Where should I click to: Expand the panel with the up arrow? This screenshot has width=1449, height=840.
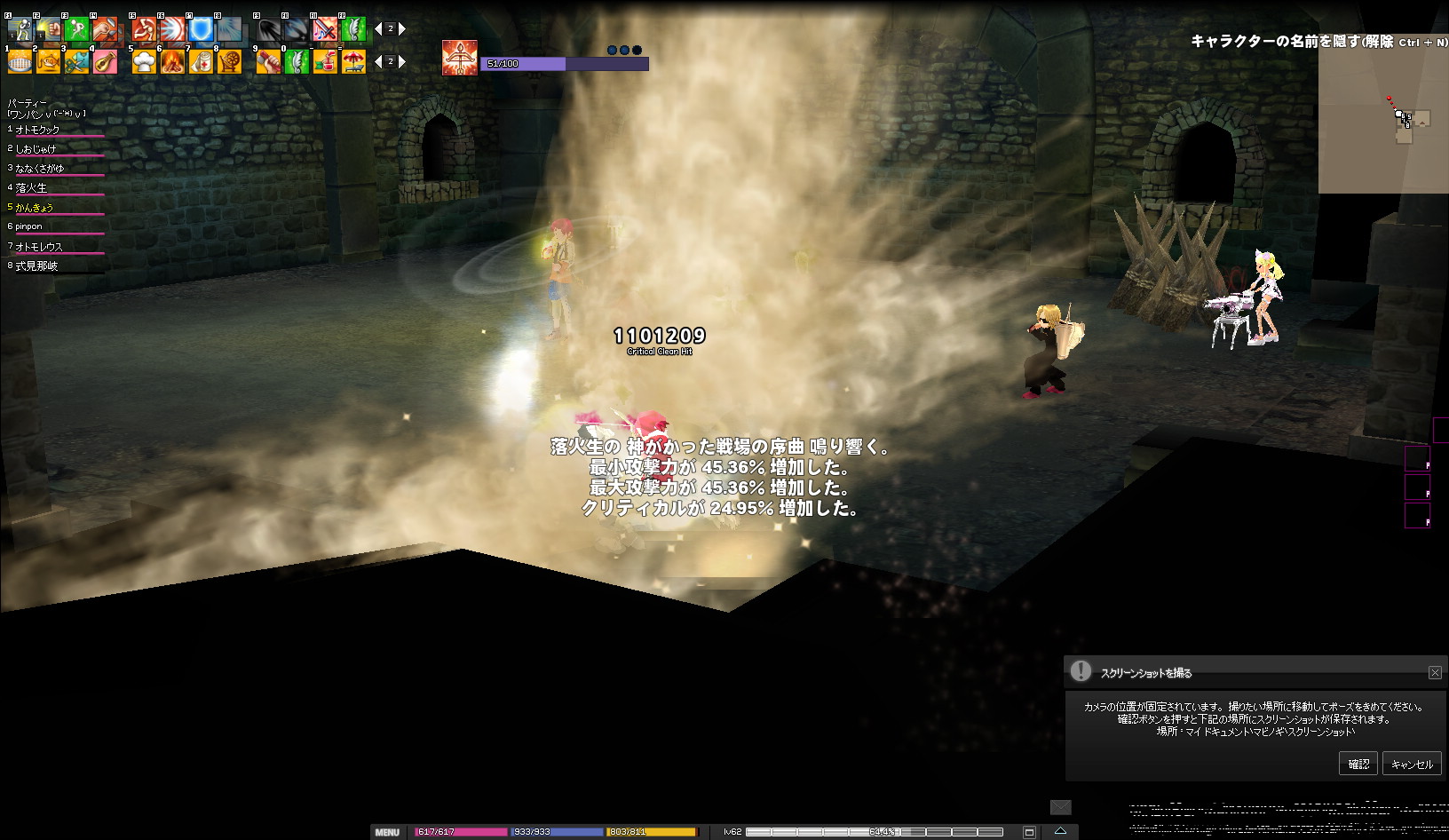pos(1060,831)
